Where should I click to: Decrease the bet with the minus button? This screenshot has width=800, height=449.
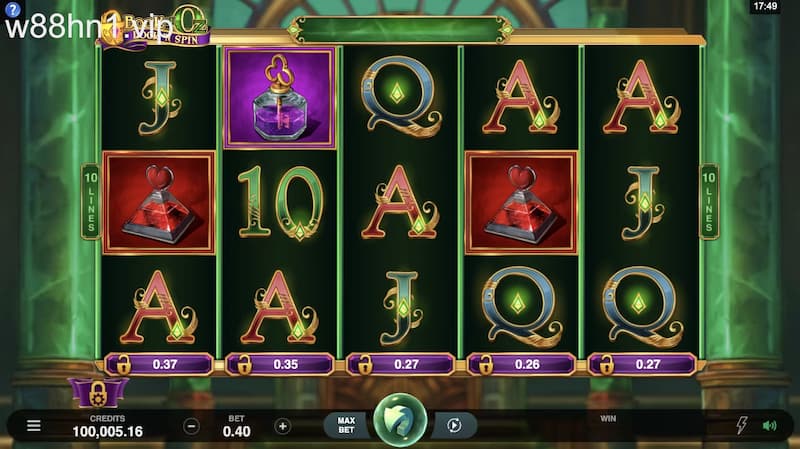point(192,426)
